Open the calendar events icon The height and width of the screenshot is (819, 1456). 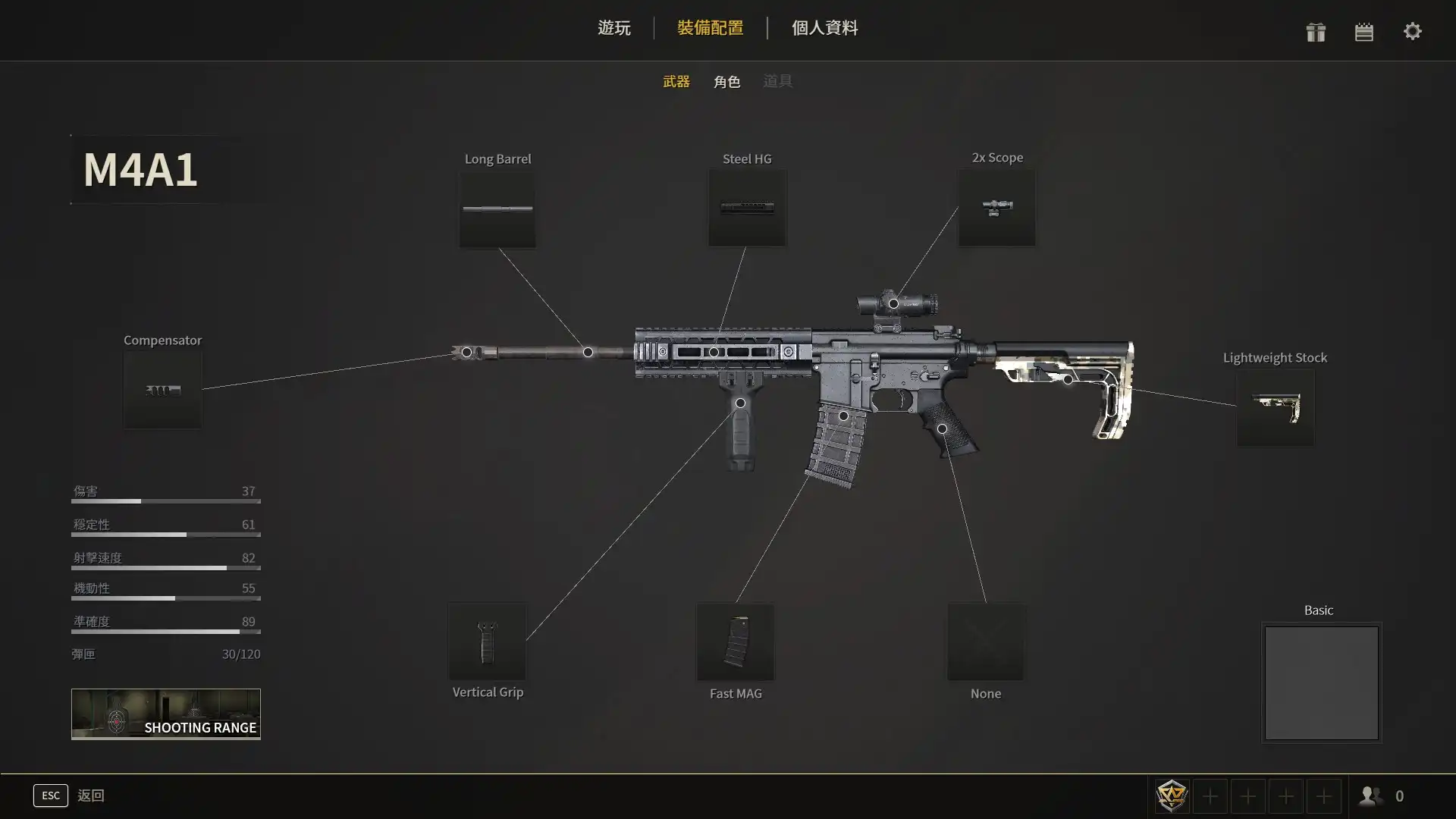point(1363,32)
